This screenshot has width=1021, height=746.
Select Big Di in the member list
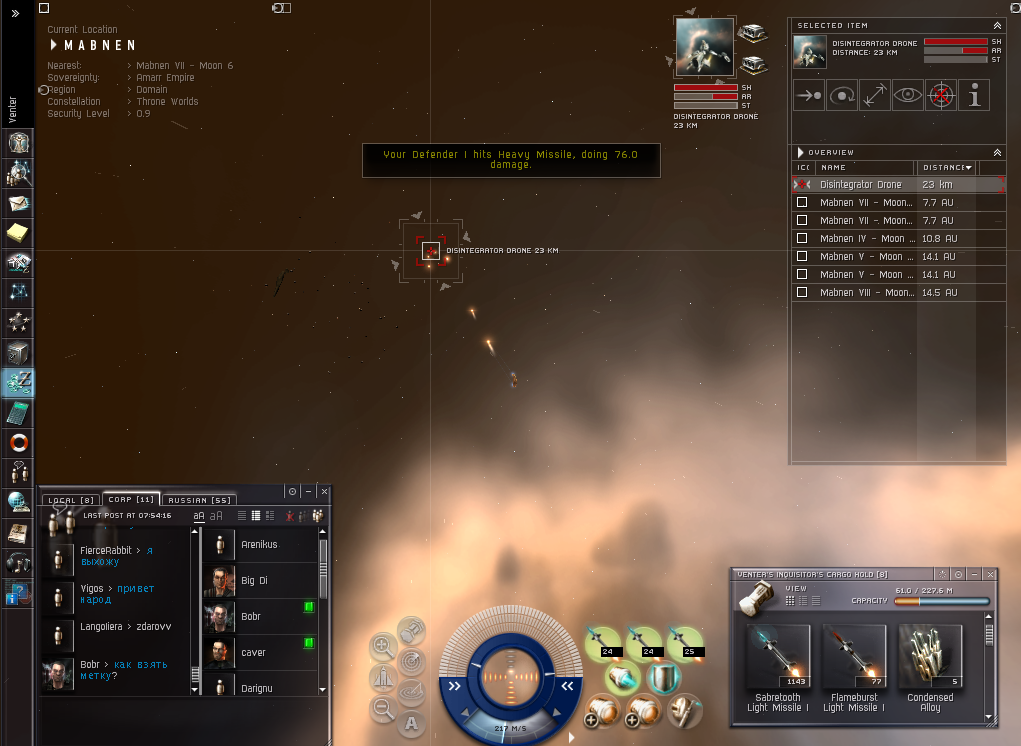255,581
